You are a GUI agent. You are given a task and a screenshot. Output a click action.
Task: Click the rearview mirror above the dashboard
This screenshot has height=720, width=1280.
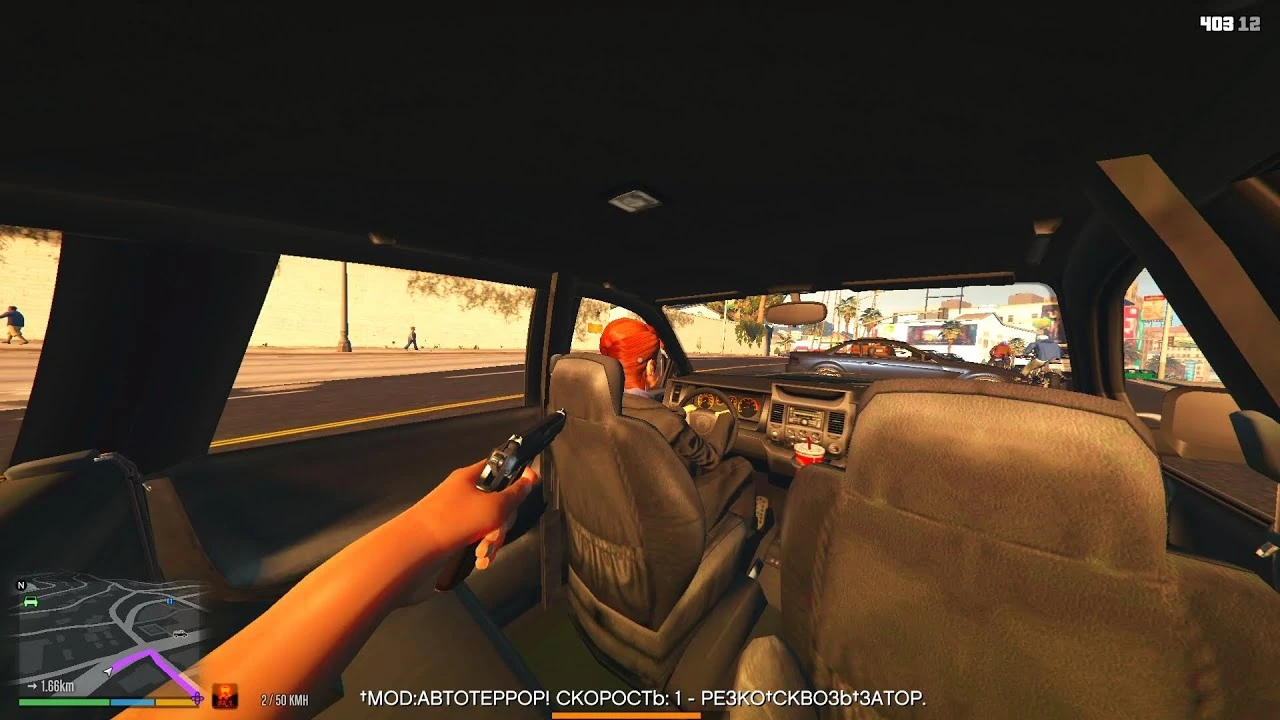coord(795,313)
